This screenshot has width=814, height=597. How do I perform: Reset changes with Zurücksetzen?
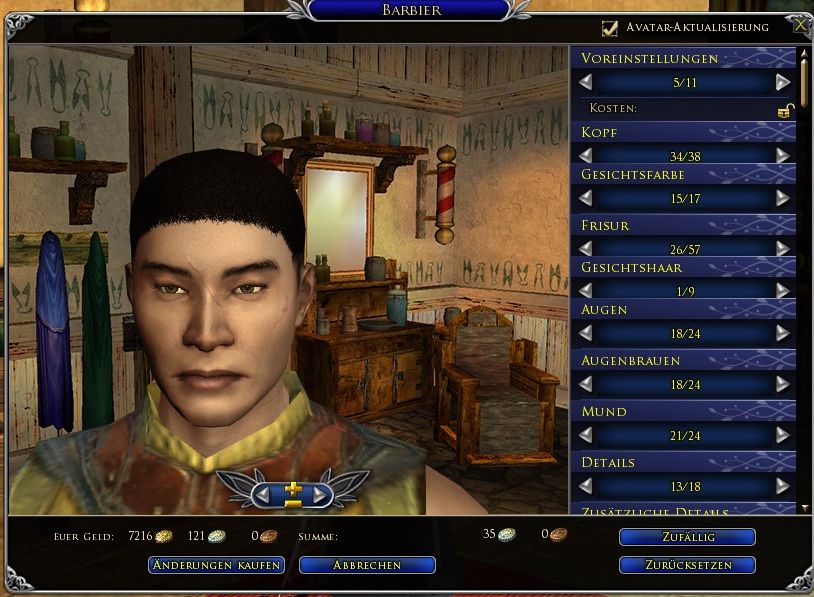687,565
